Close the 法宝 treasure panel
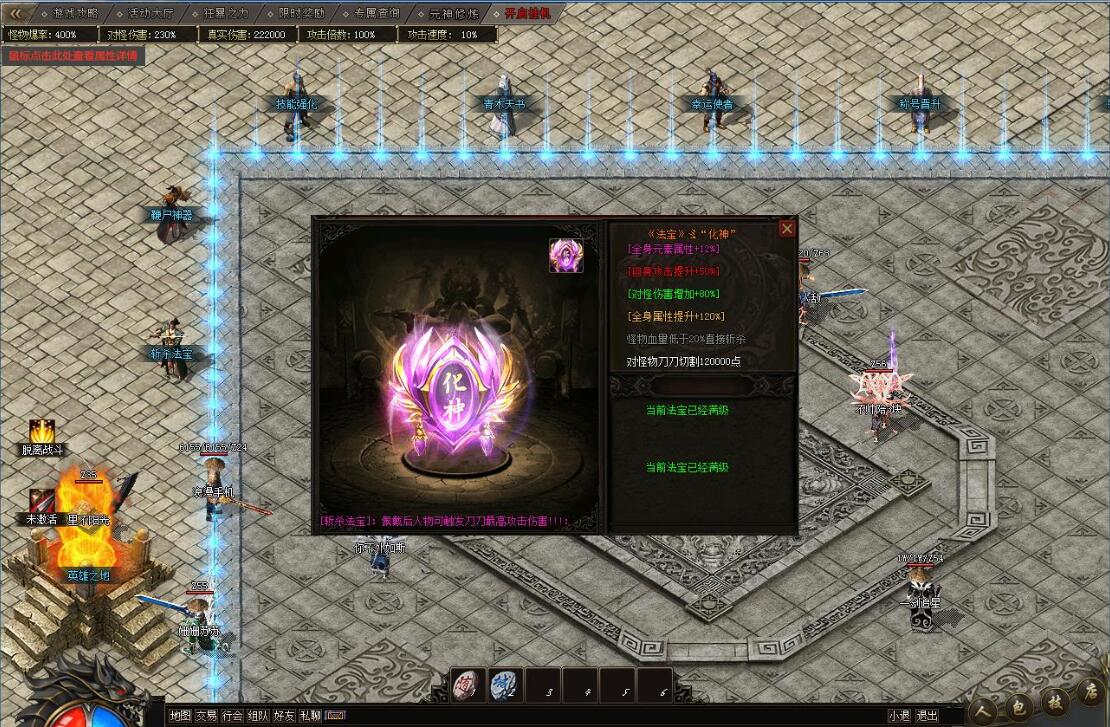Screen dimensions: 1110x727 tap(787, 229)
